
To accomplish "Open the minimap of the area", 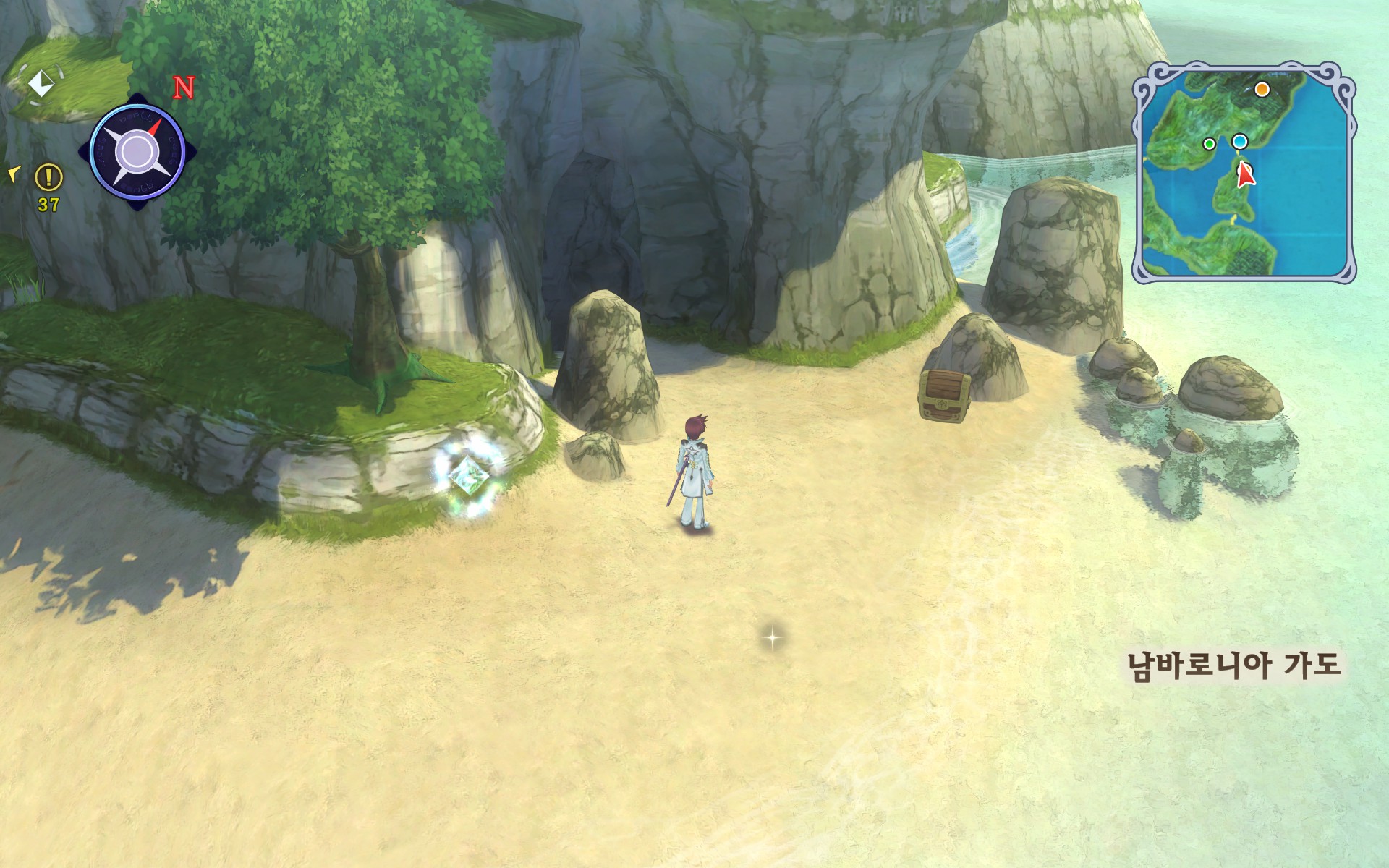I will click(1243, 172).
